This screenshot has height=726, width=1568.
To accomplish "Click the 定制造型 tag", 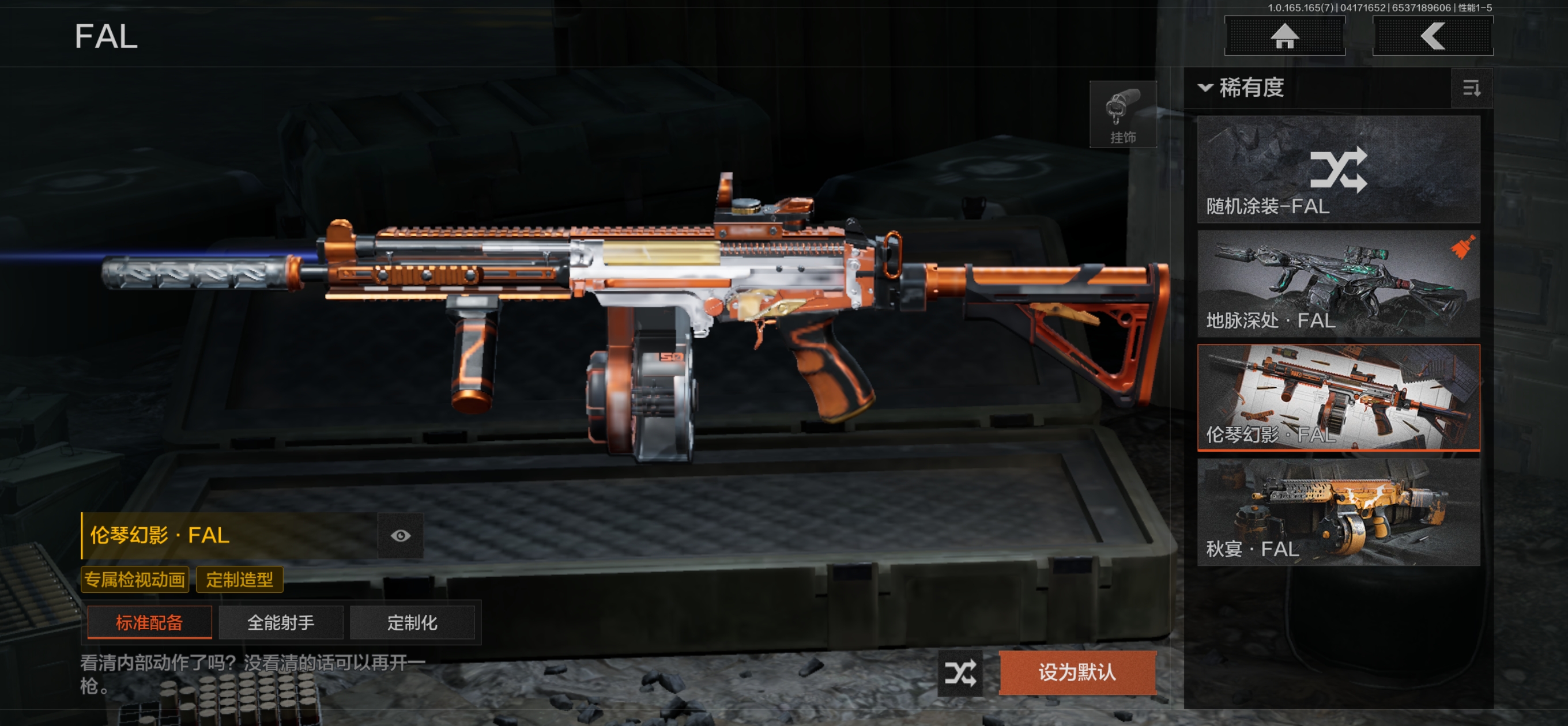I will pyautogui.click(x=239, y=579).
